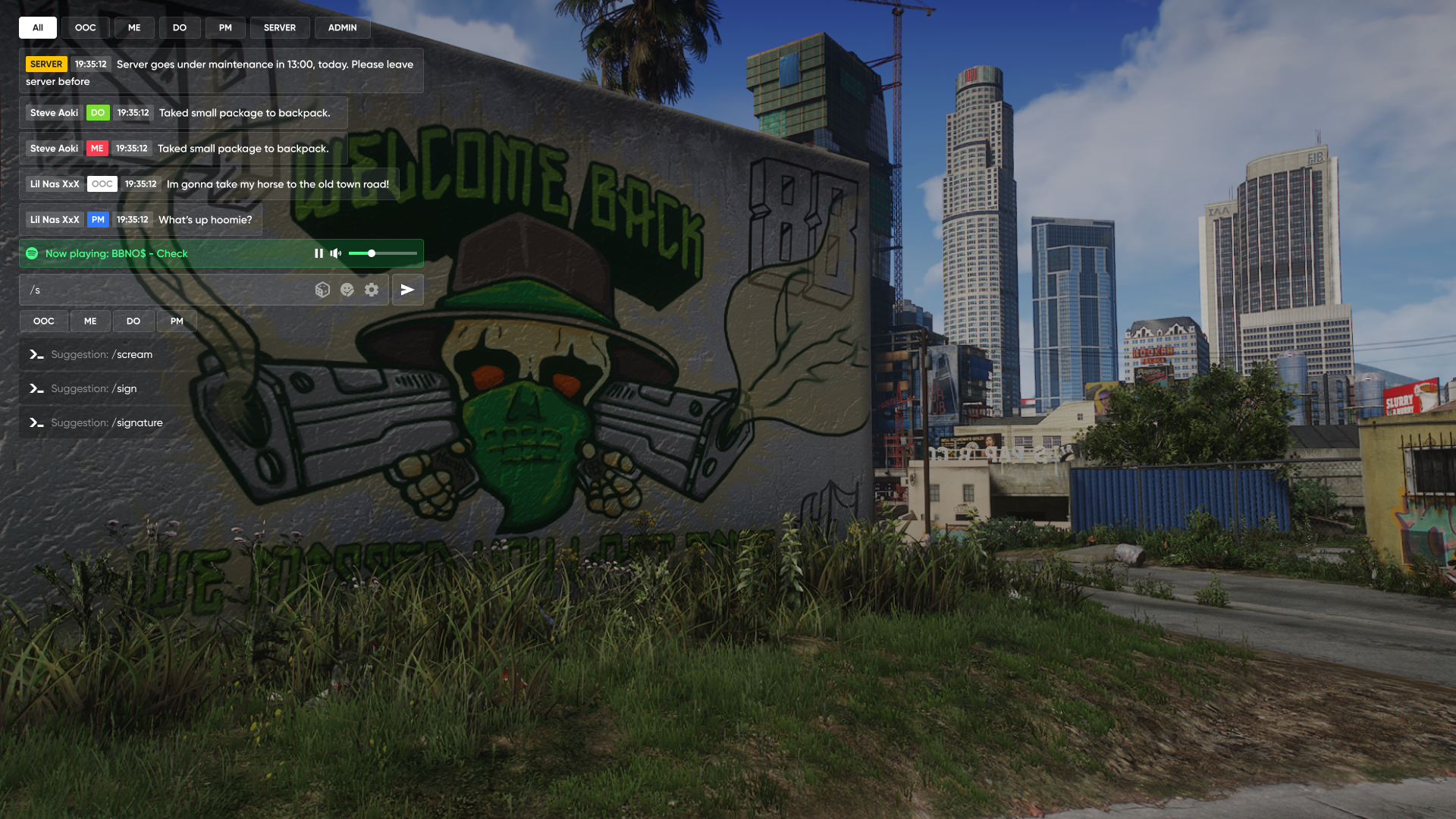Image resolution: width=1456 pixels, height=819 pixels.
Task: Pause the now playing BBNO$ track
Action: 318,253
